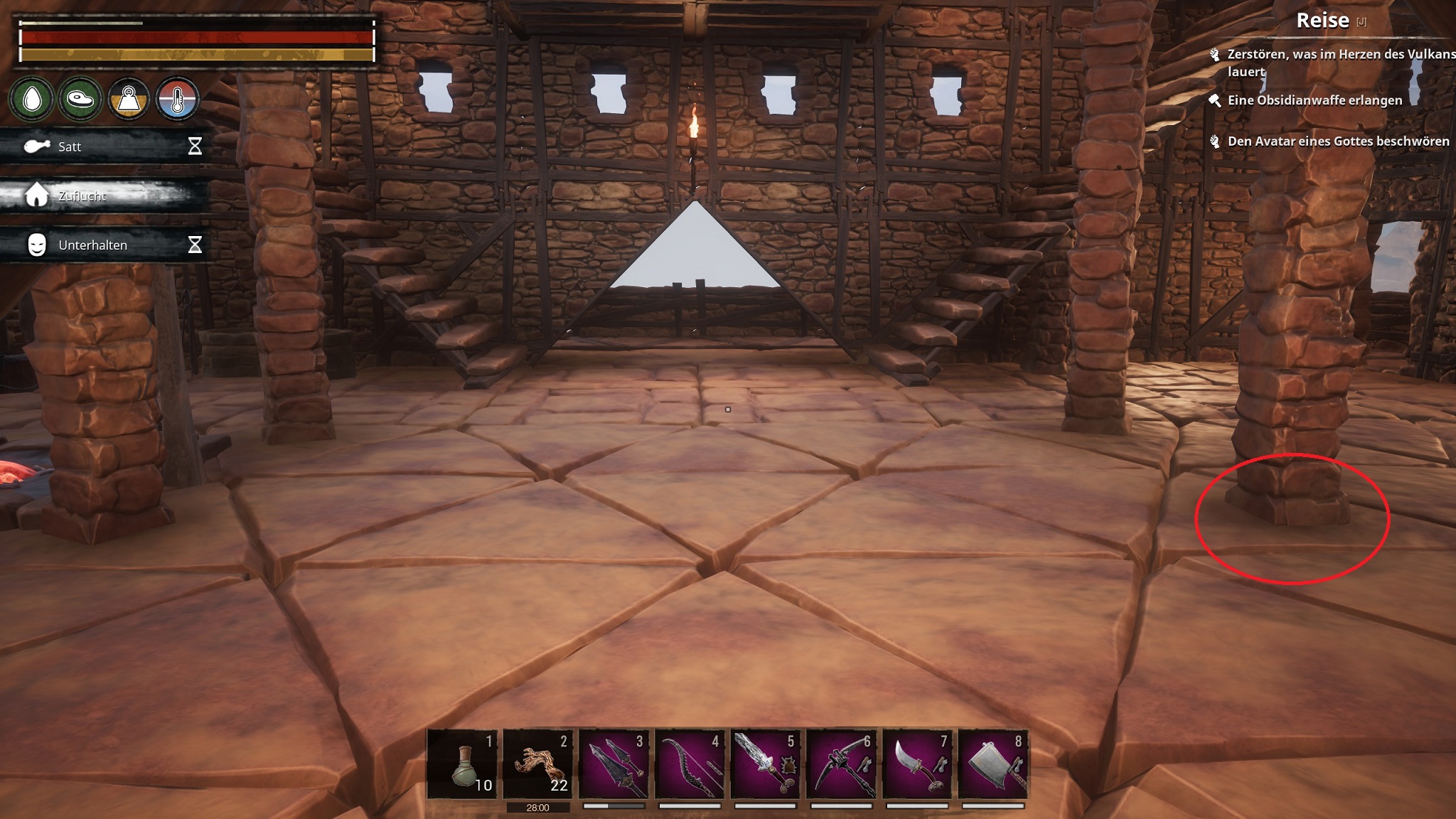The height and width of the screenshot is (819, 1456).
Task: Equip the spears in hotbar slot 3
Action: 614,764
